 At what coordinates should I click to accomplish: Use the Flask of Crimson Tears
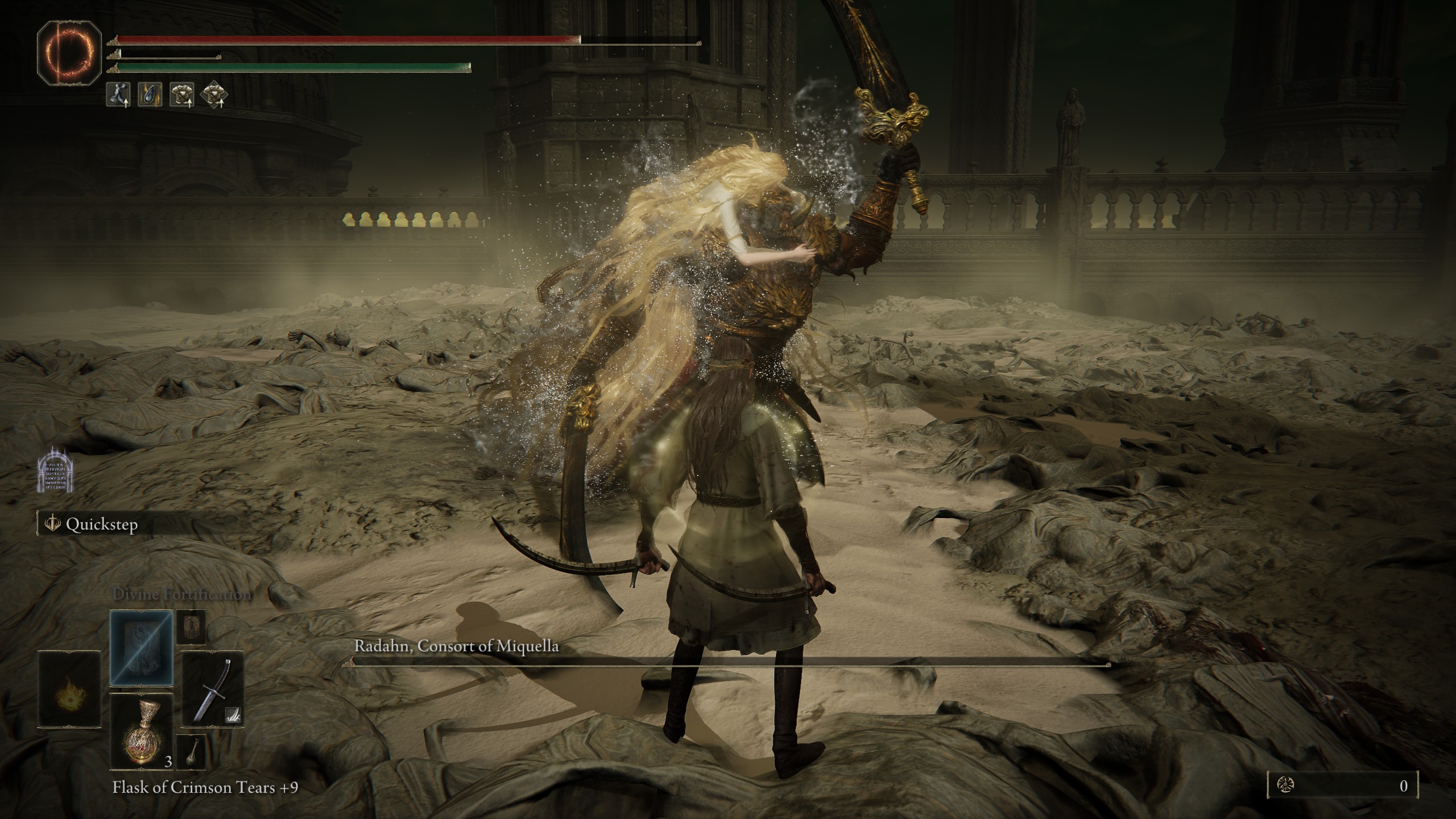point(141,731)
